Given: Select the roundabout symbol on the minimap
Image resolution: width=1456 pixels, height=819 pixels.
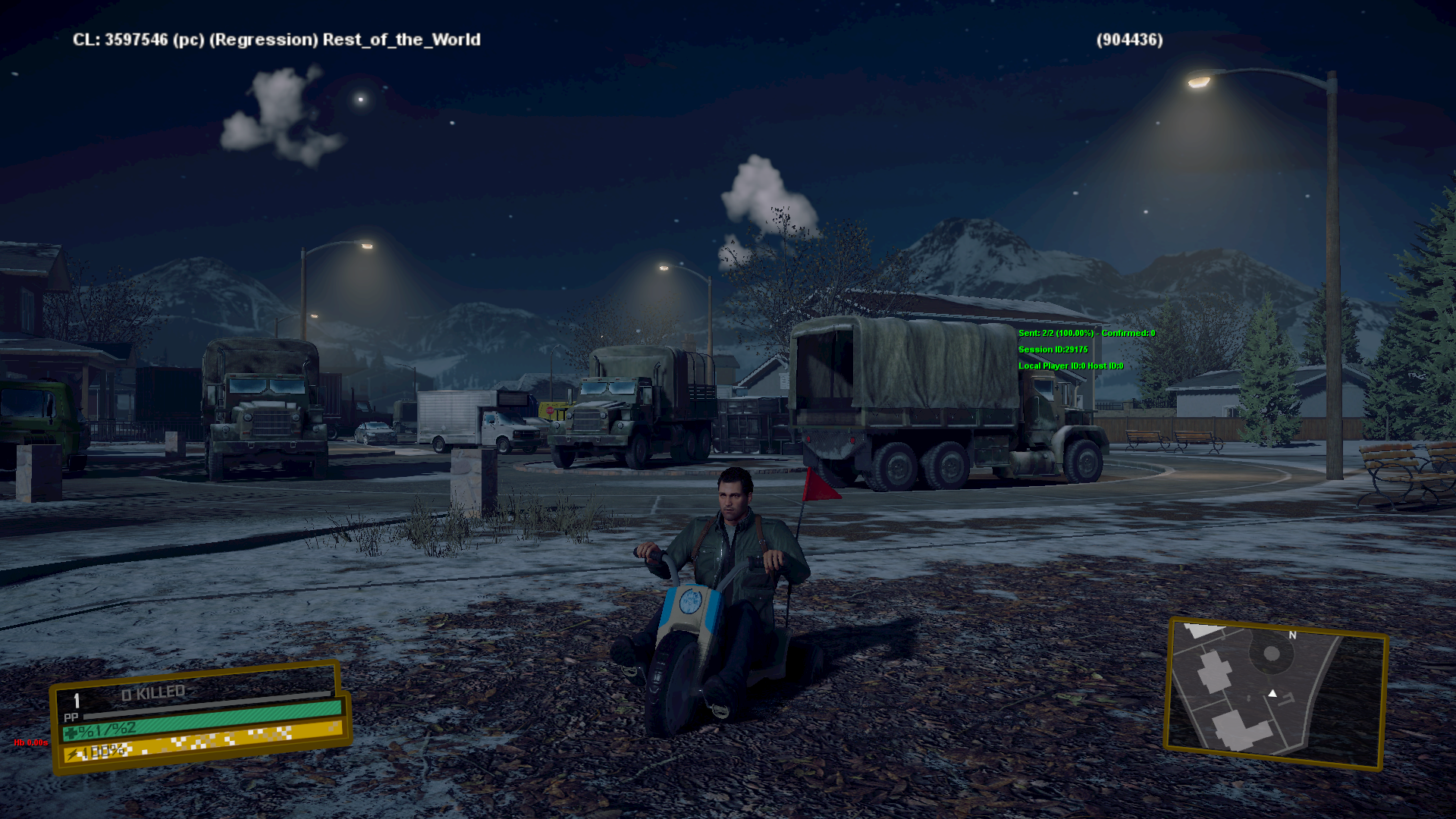Looking at the screenshot, I should (1271, 654).
